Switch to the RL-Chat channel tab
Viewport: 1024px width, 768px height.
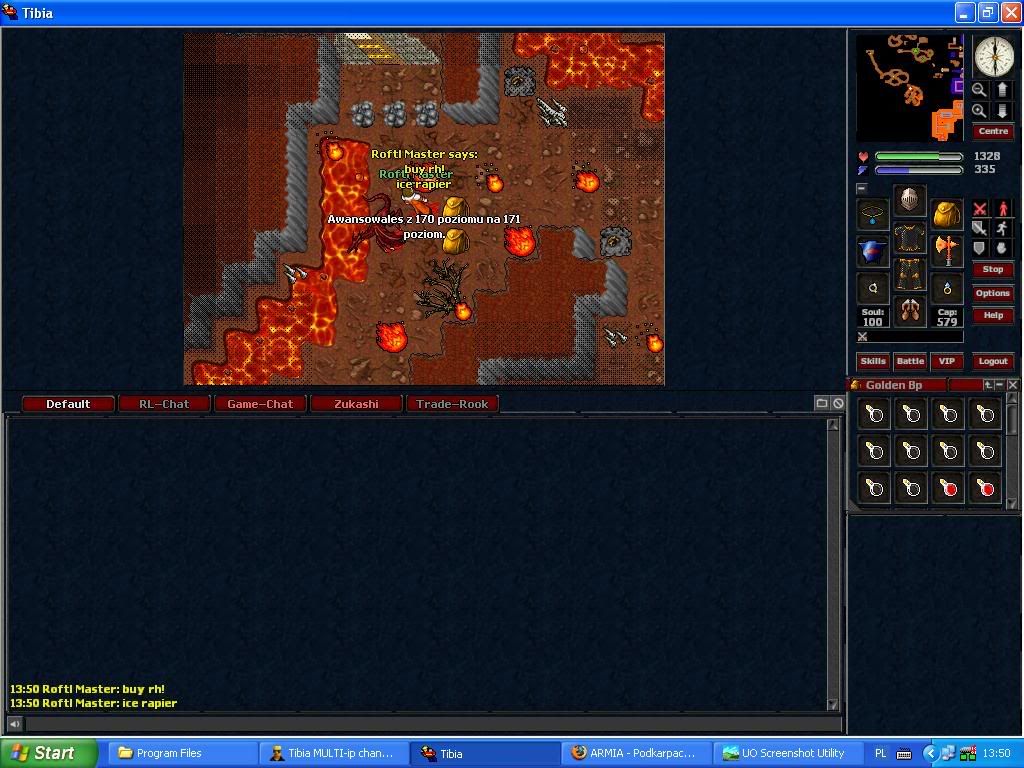pos(164,404)
